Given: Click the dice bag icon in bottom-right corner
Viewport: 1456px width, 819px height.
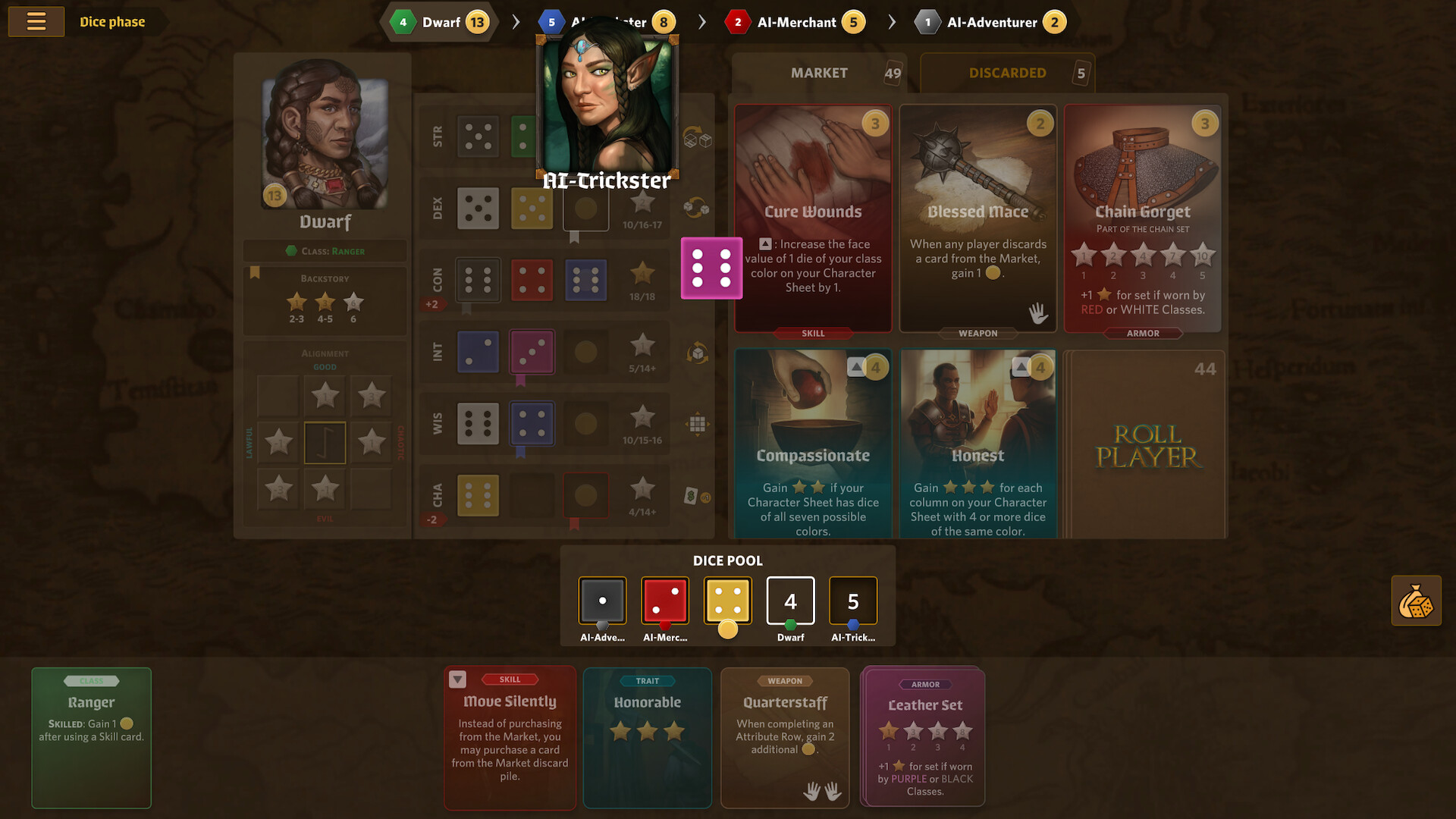Looking at the screenshot, I should click(1416, 600).
